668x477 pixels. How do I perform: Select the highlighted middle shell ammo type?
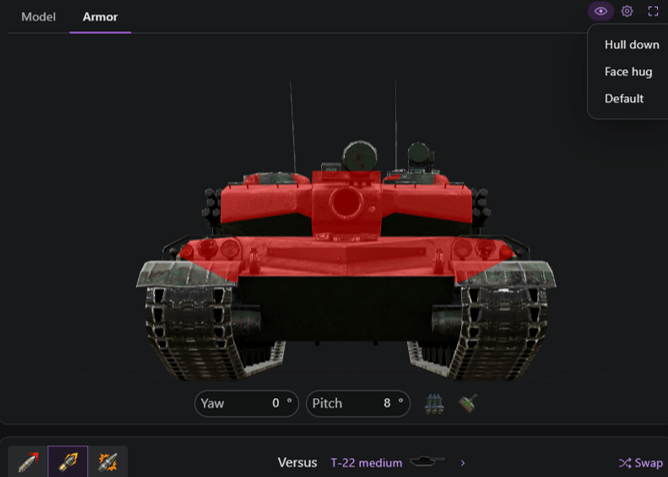[68, 462]
